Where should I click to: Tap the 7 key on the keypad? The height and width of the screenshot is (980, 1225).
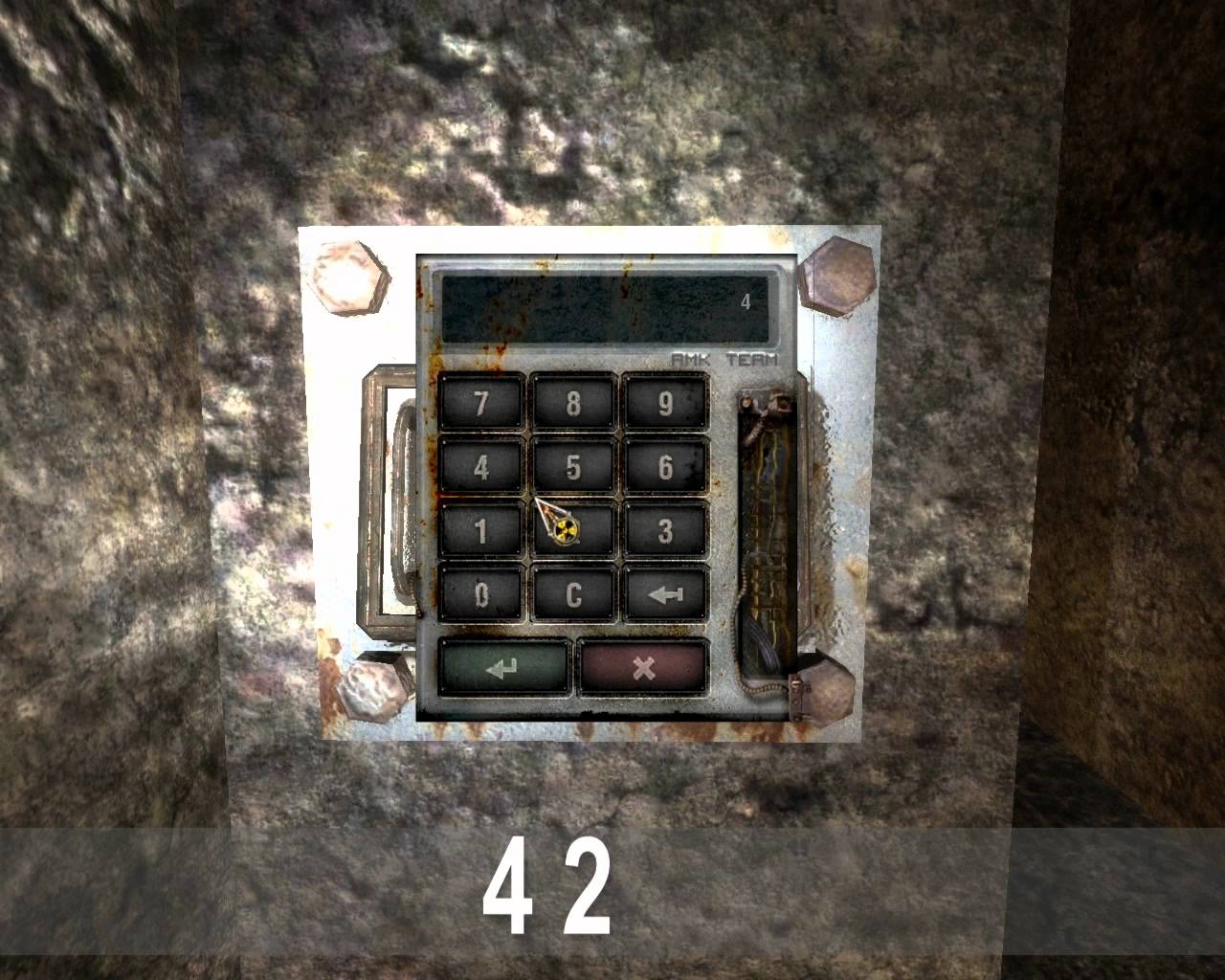click(x=481, y=403)
